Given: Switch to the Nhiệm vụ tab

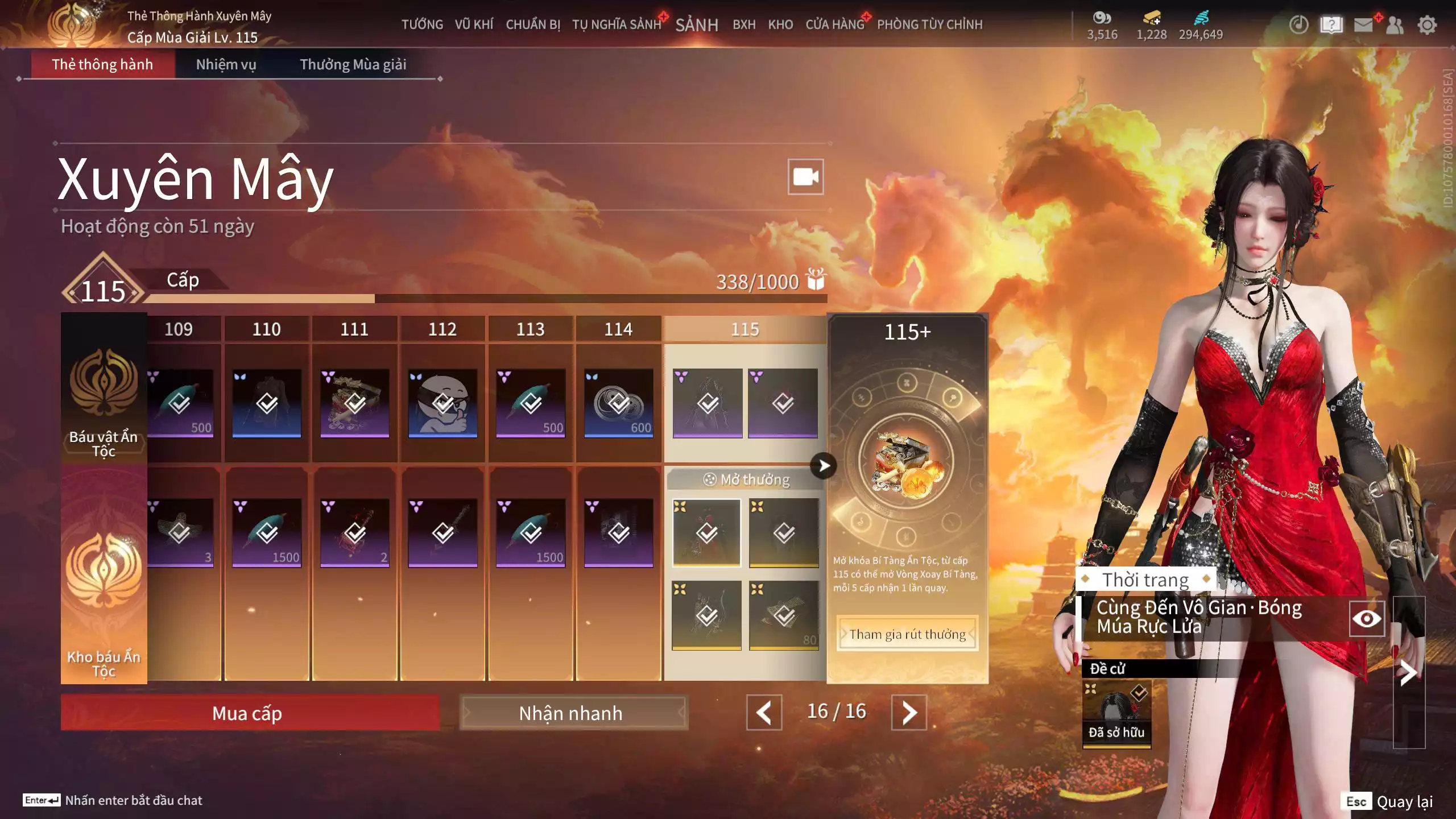Looking at the screenshot, I should click(x=226, y=64).
